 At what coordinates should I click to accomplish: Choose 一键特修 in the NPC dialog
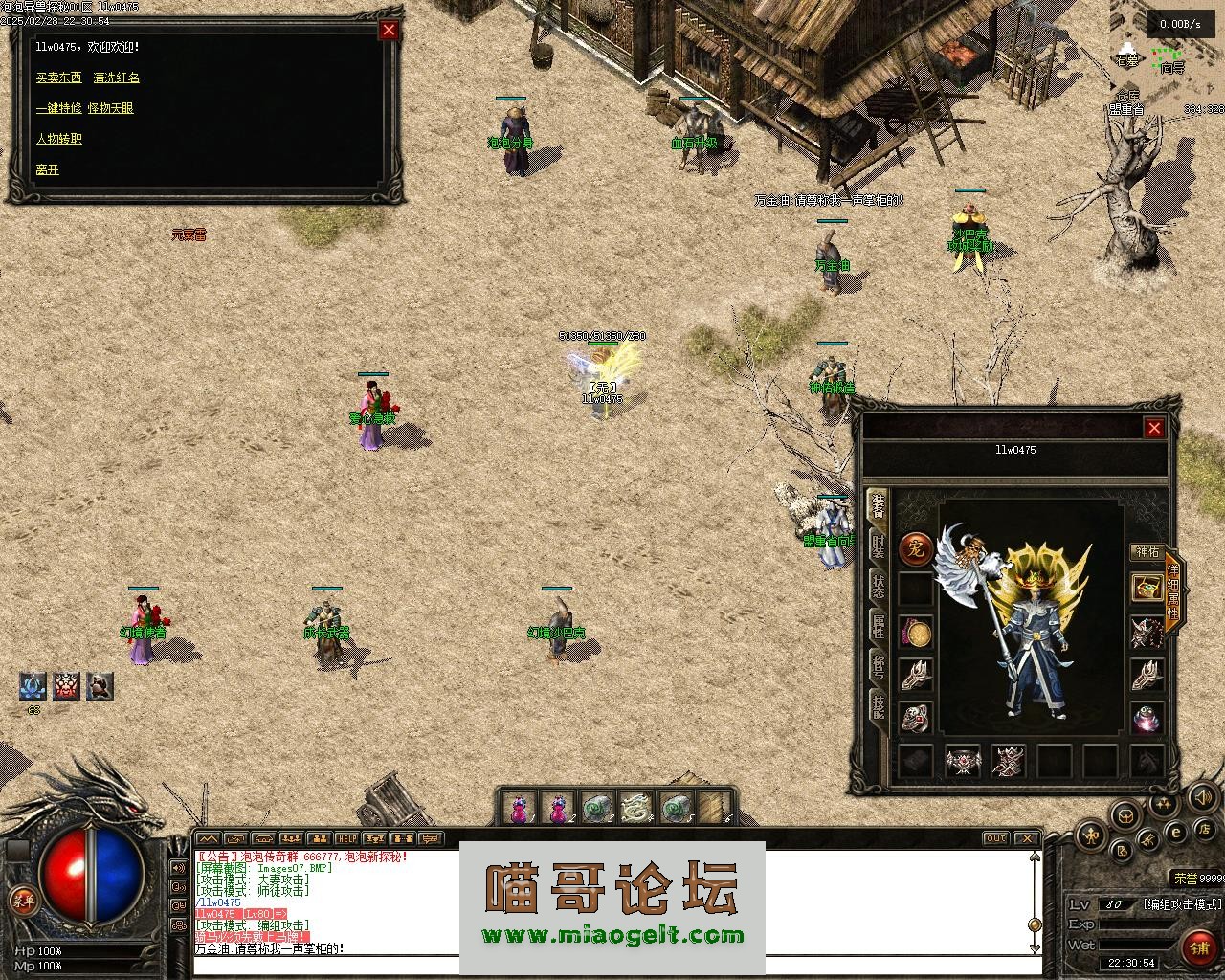coord(59,108)
